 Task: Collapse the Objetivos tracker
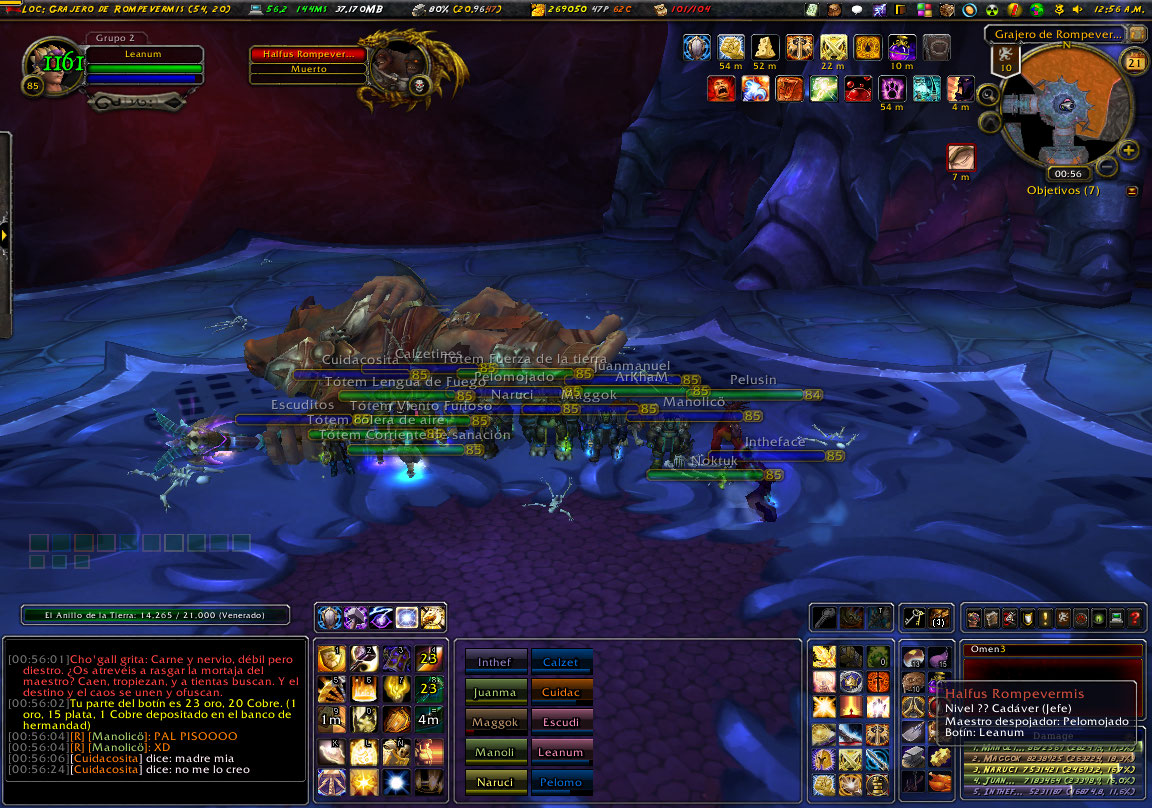click(1132, 190)
